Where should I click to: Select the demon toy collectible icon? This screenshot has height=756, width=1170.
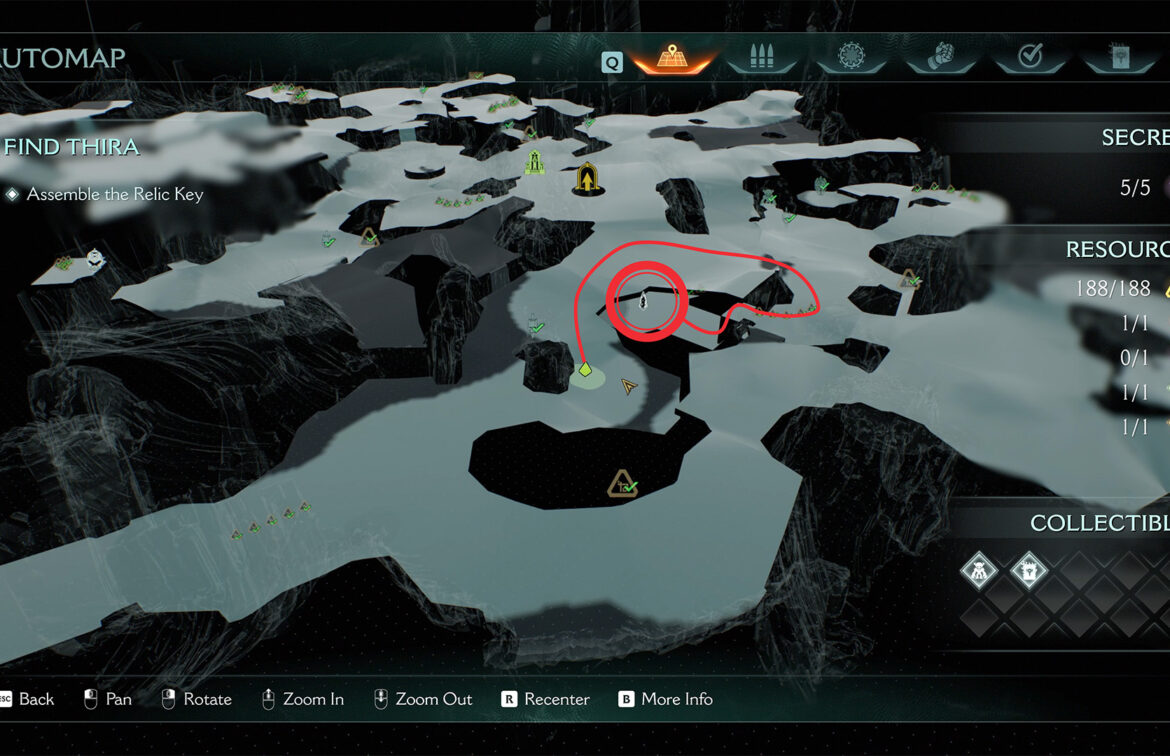tap(978, 572)
